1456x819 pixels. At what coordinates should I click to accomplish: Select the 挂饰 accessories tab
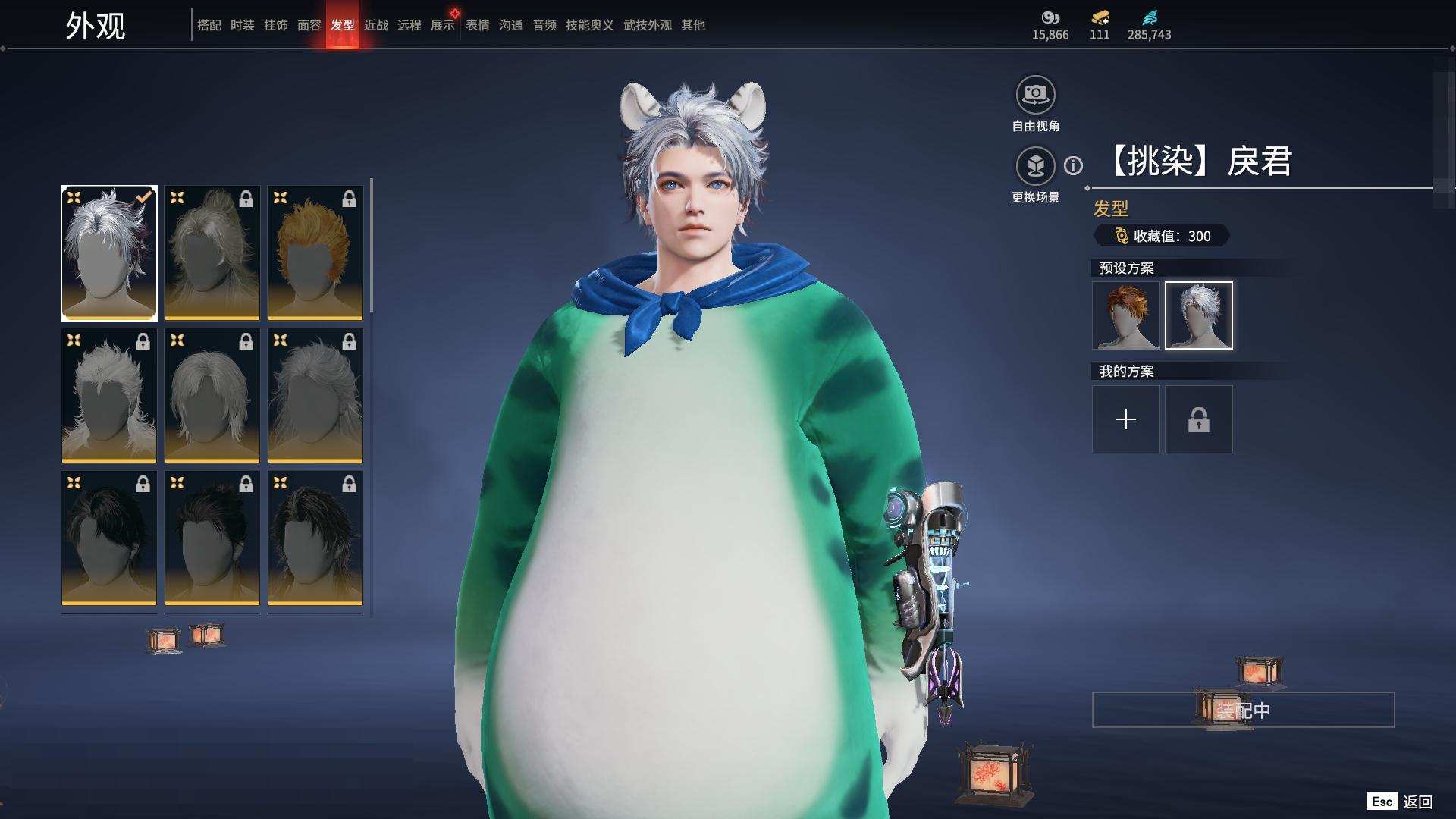click(x=275, y=25)
